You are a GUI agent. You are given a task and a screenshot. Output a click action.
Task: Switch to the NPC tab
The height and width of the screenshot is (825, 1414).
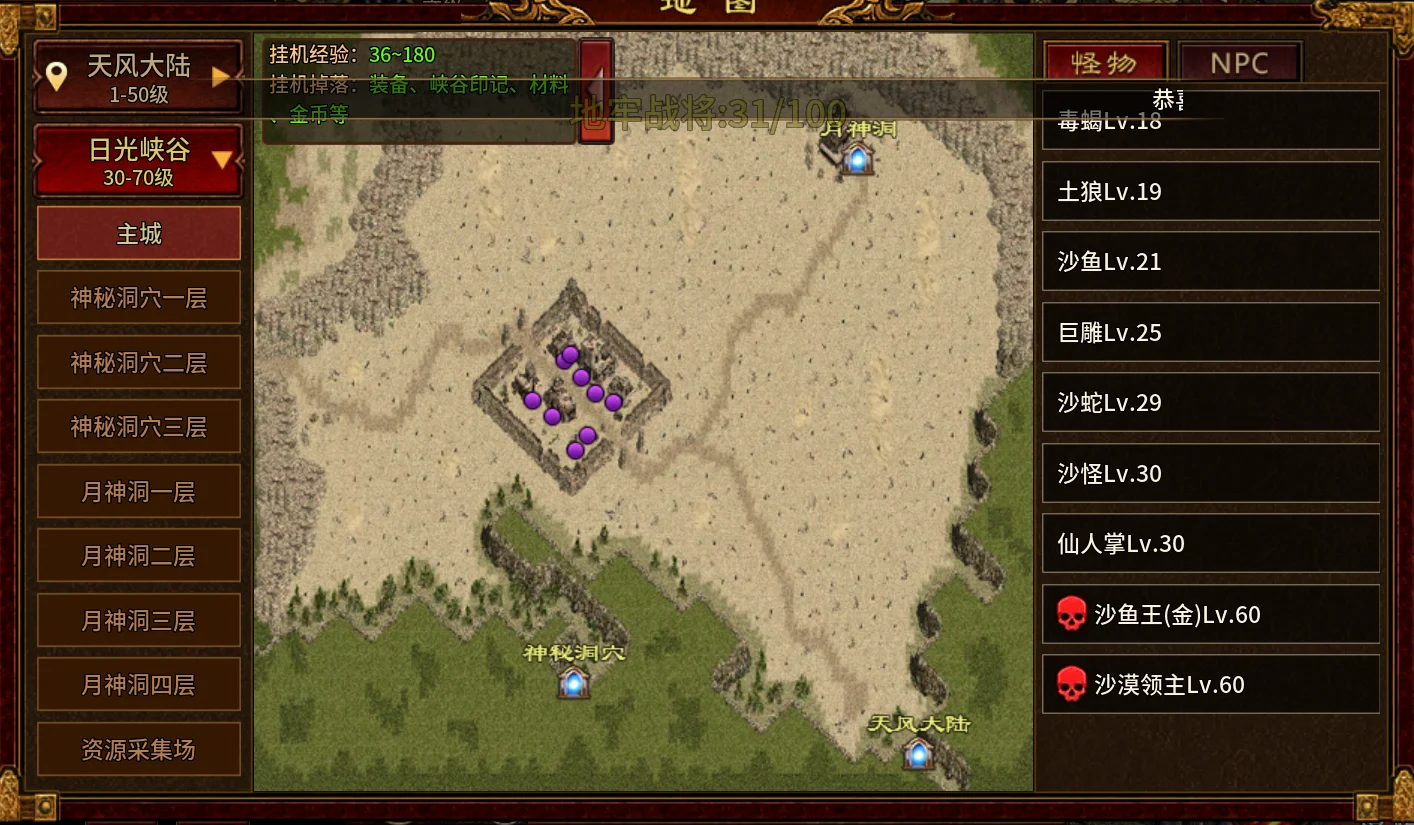[x=1239, y=63]
